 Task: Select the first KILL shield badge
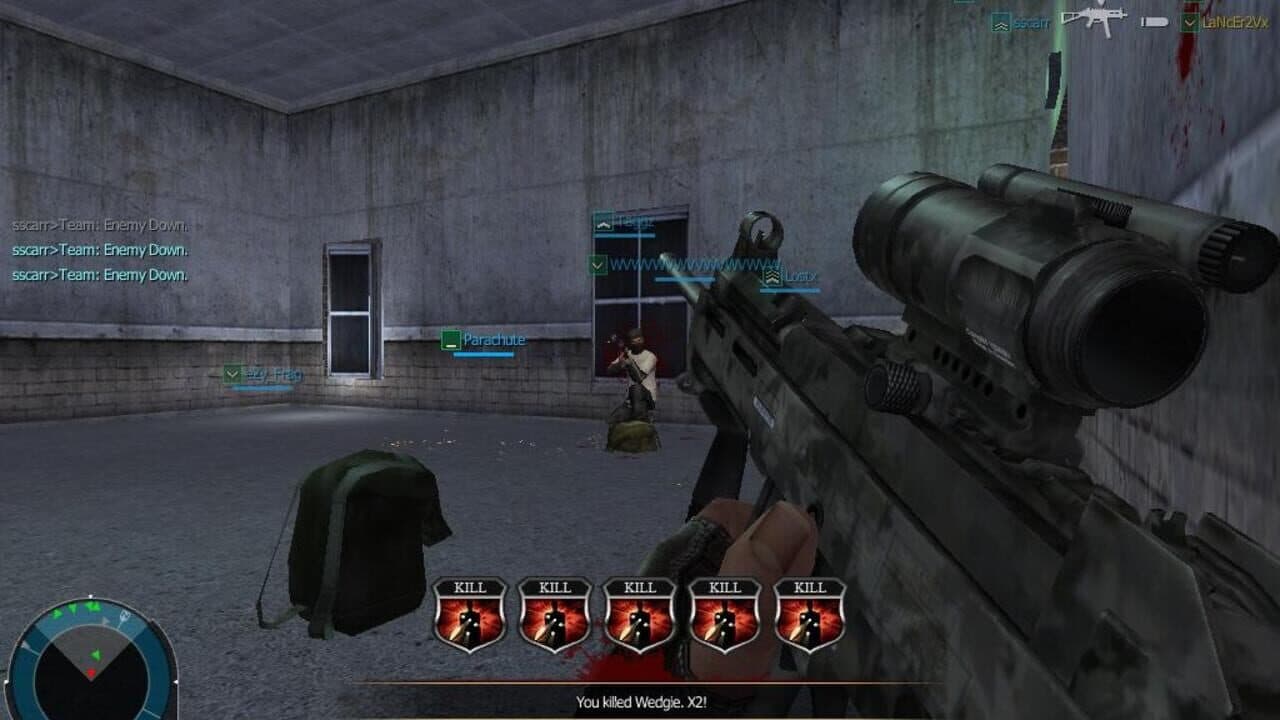(x=471, y=612)
